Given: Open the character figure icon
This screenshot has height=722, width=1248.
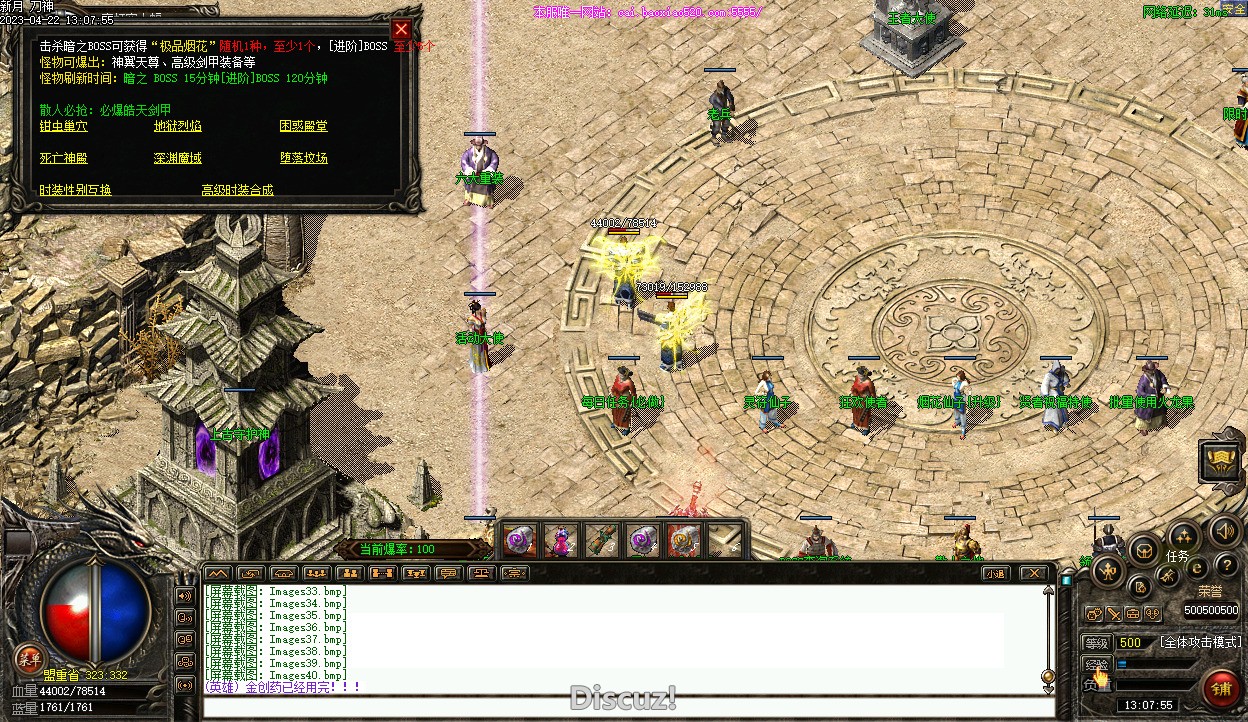Looking at the screenshot, I should click(x=1108, y=571).
